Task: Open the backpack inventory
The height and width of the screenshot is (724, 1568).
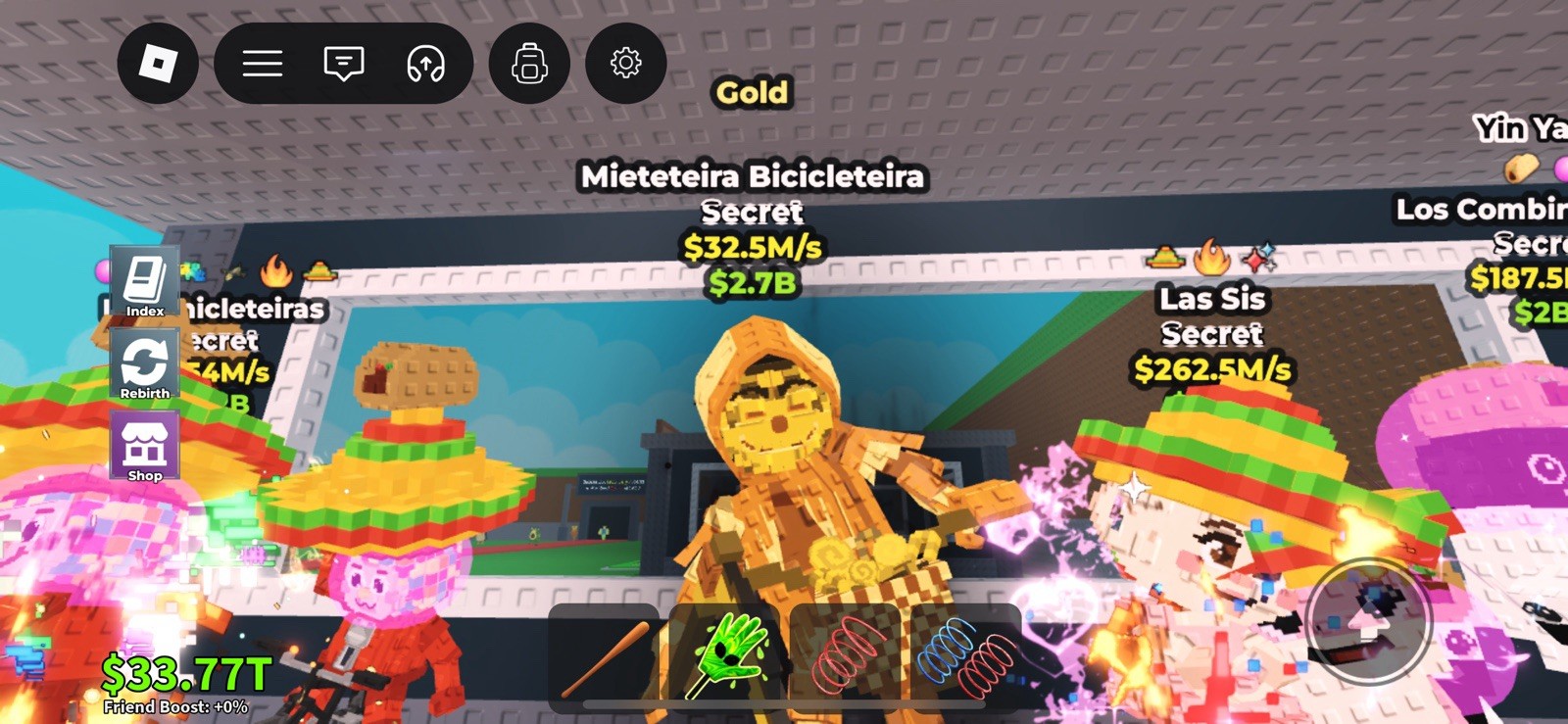Action: [528, 63]
